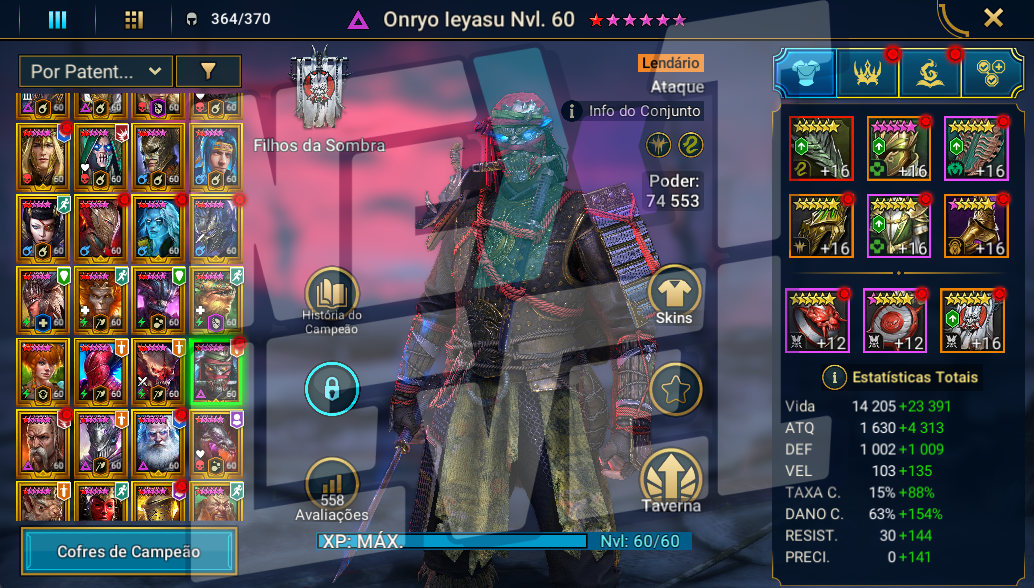The height and width of the screenshot is (588, 1034).
Task: Open the 'Por Patente' sort dropdown
Action: (95, 71)
